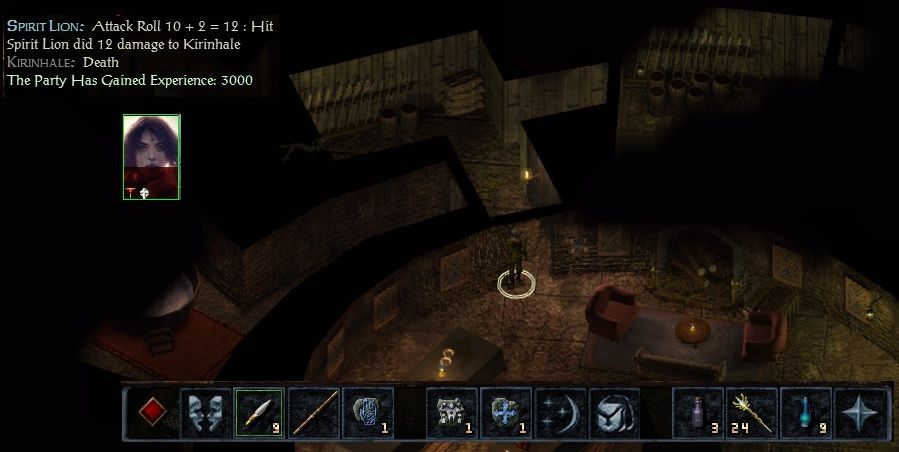This screenshot has height=452, width=899.
Task: Activate the twin face masks ability
Action: [205, 412]
